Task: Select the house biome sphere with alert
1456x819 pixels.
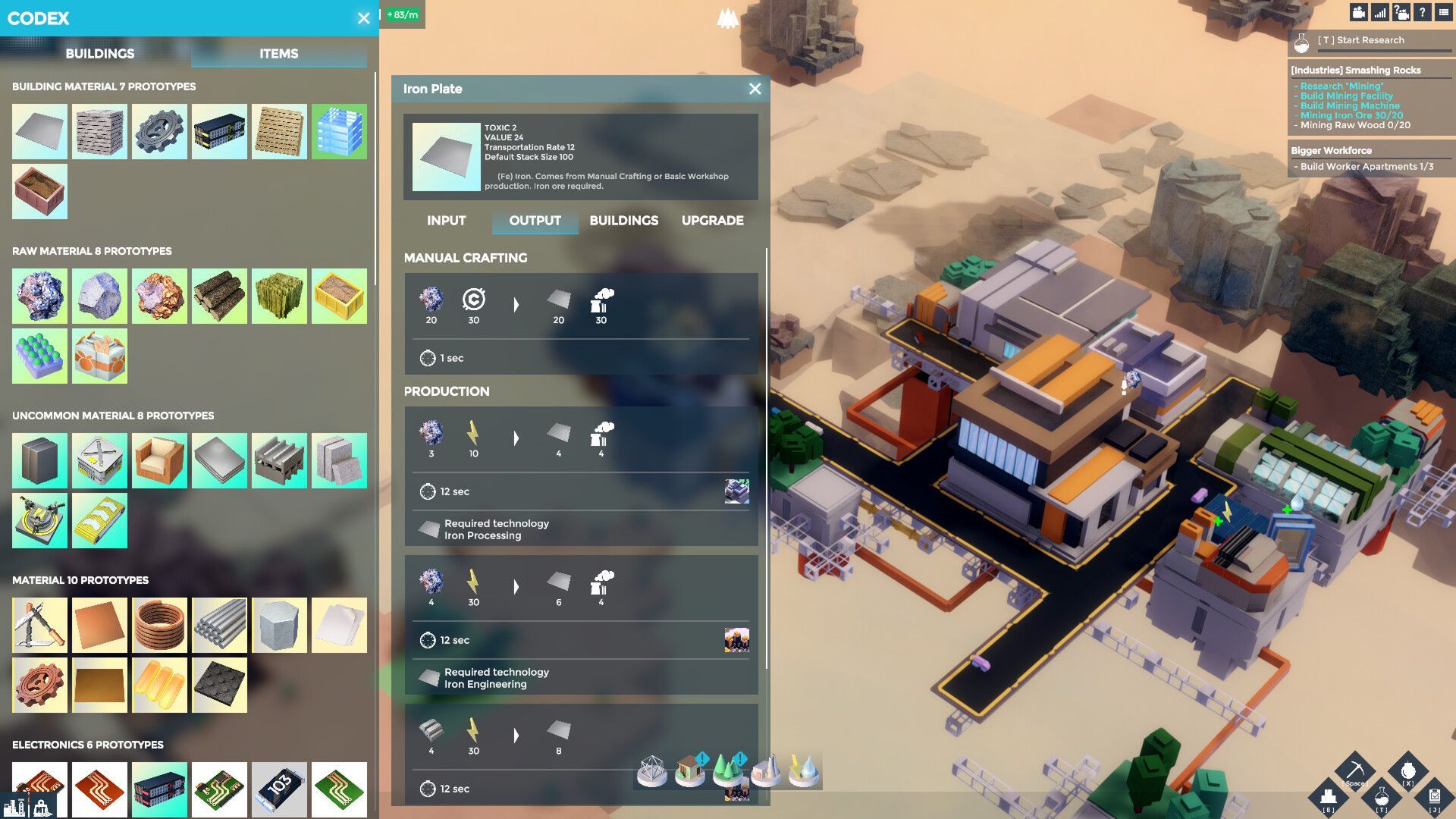Action: pos(689,769)
